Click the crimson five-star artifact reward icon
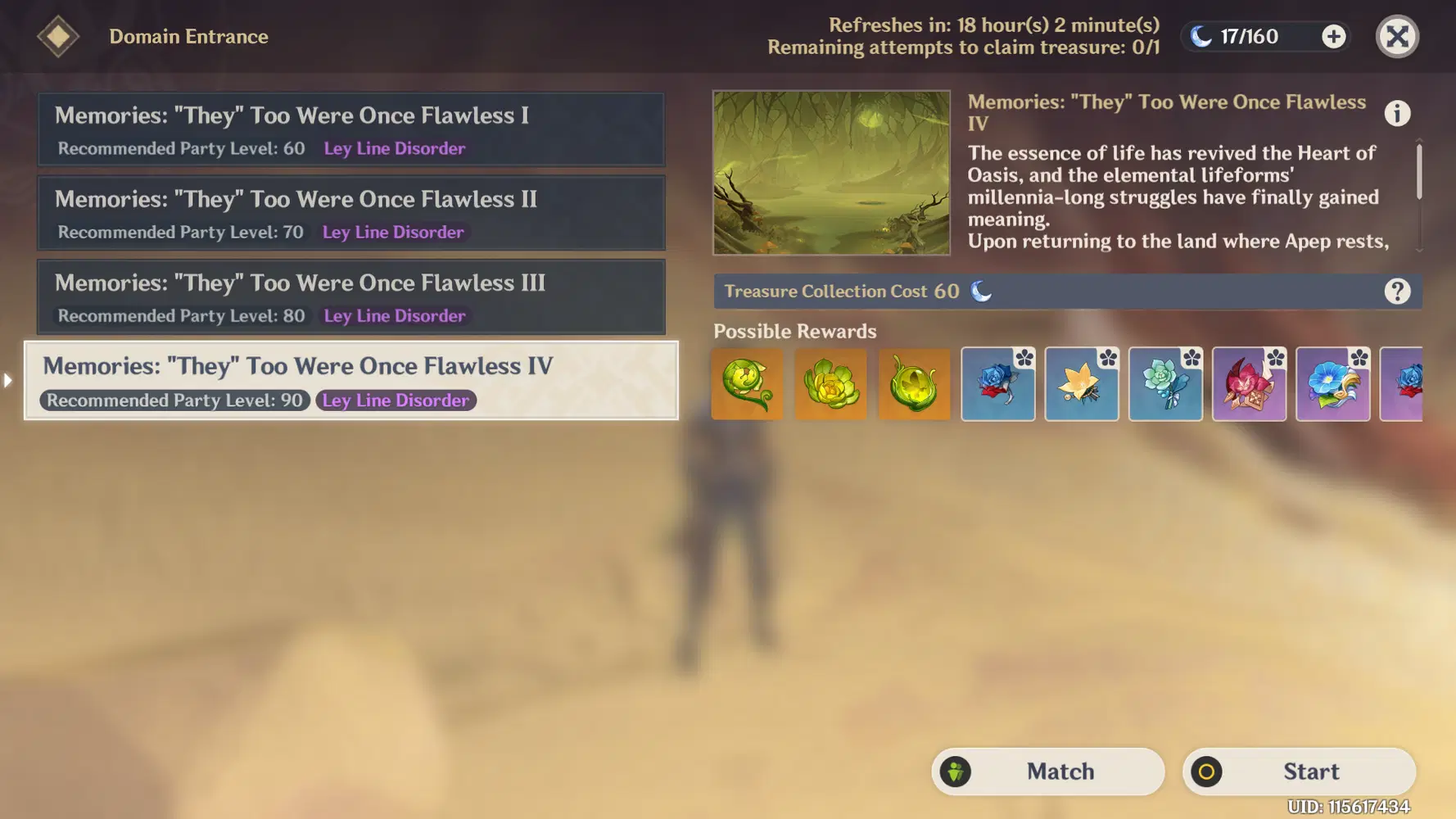 coord(1250,383)
